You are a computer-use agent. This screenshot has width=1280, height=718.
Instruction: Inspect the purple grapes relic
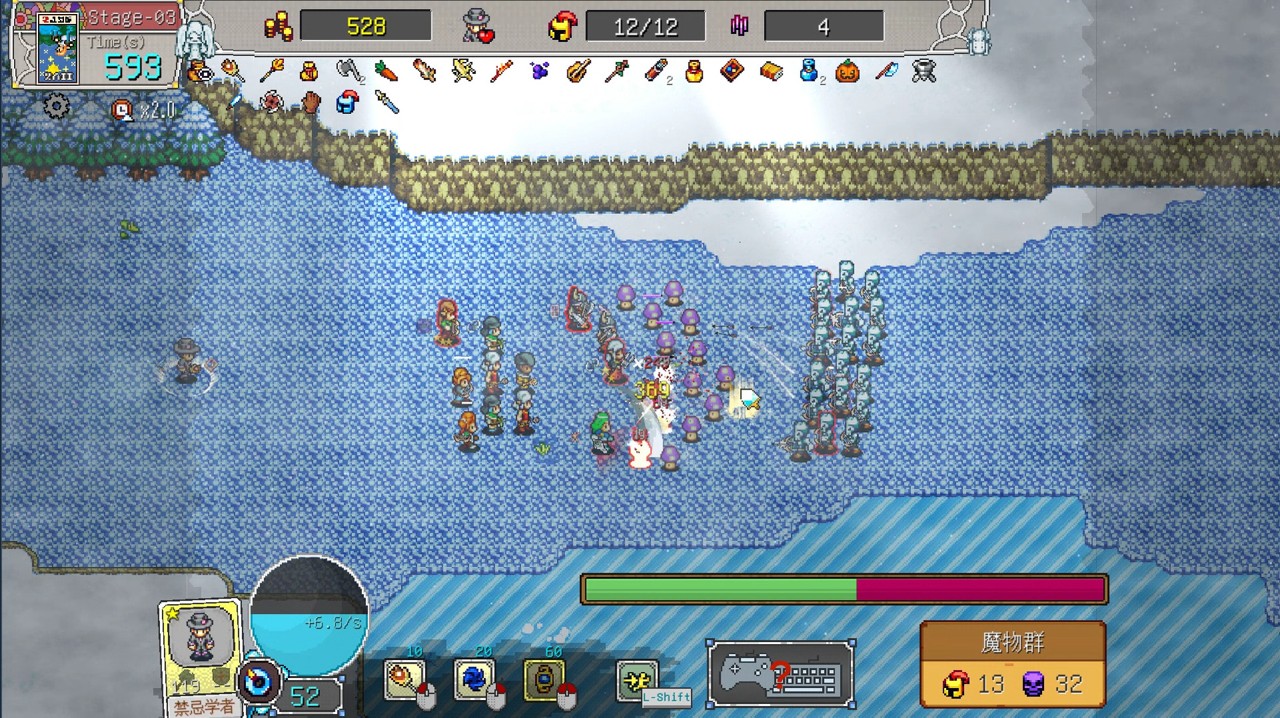pos(540,71)
